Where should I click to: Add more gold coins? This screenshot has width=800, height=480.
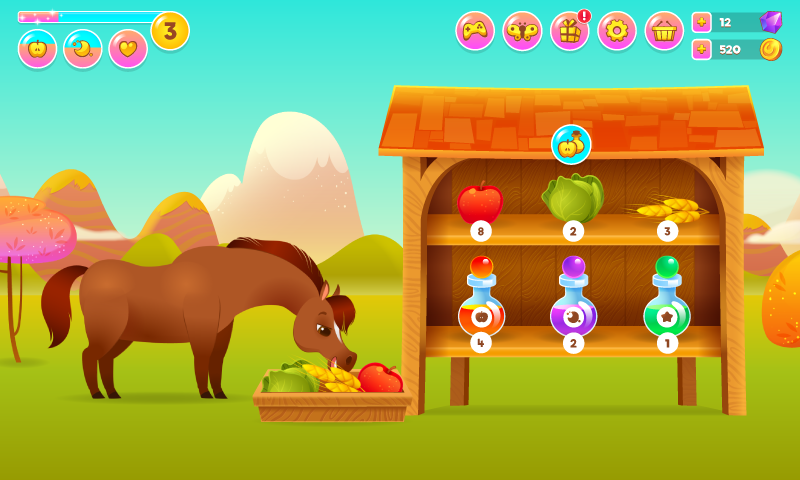click(702, 49)
